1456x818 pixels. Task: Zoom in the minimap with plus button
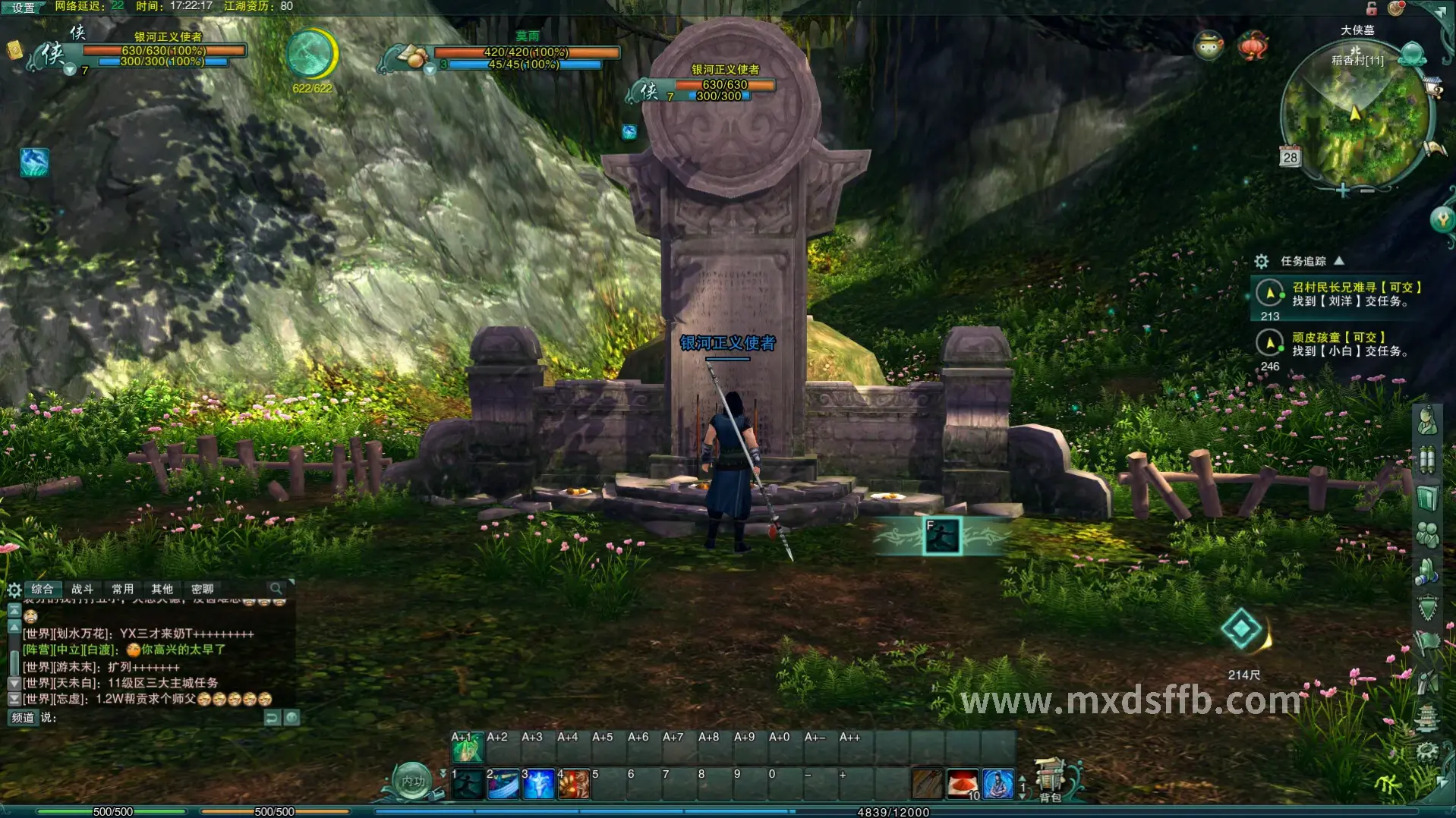[1343, 190]
